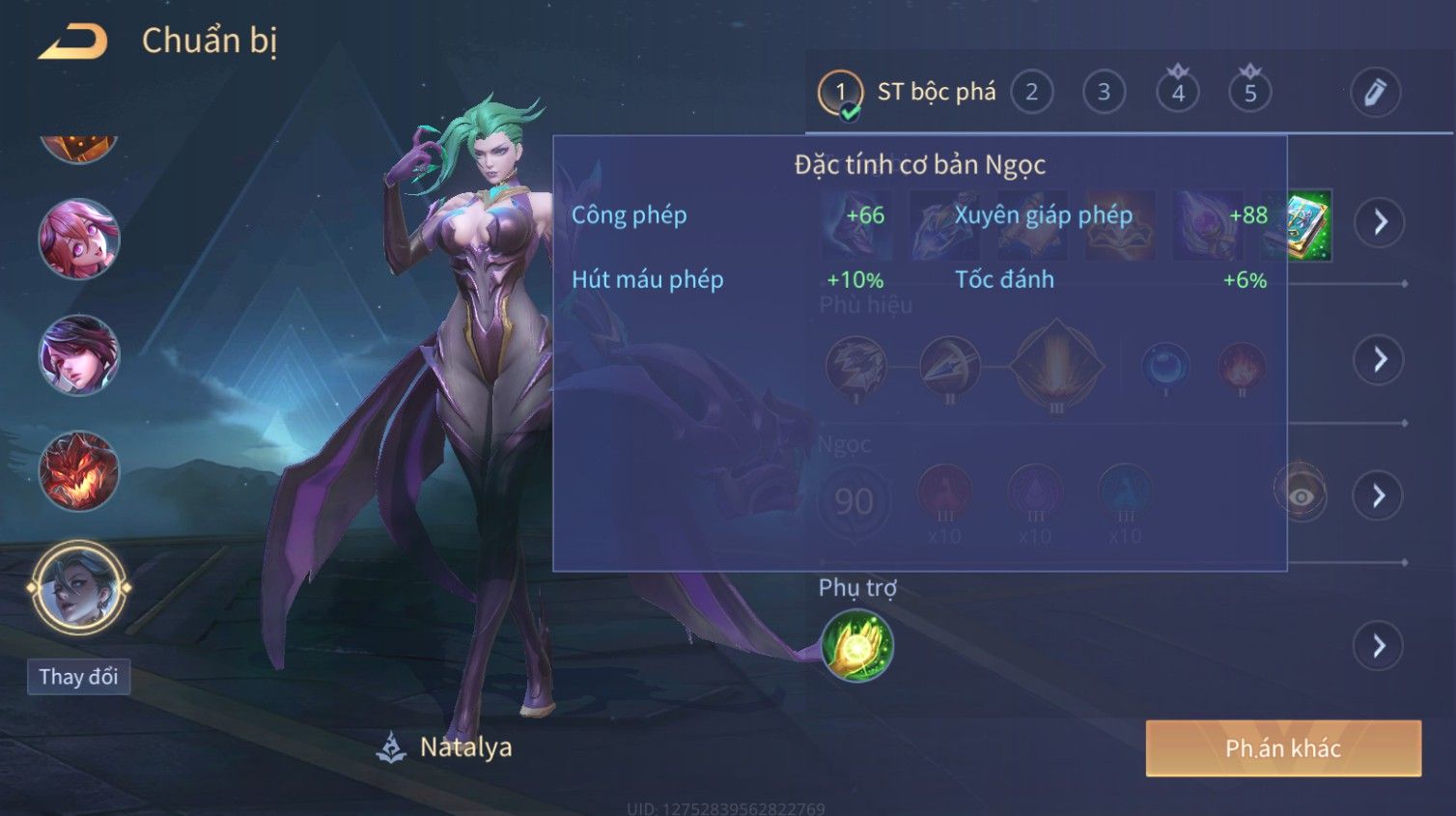Pick the dark-haired hero portrait
This screenshot has width=1456, height=816.
[x=78, y=355]
